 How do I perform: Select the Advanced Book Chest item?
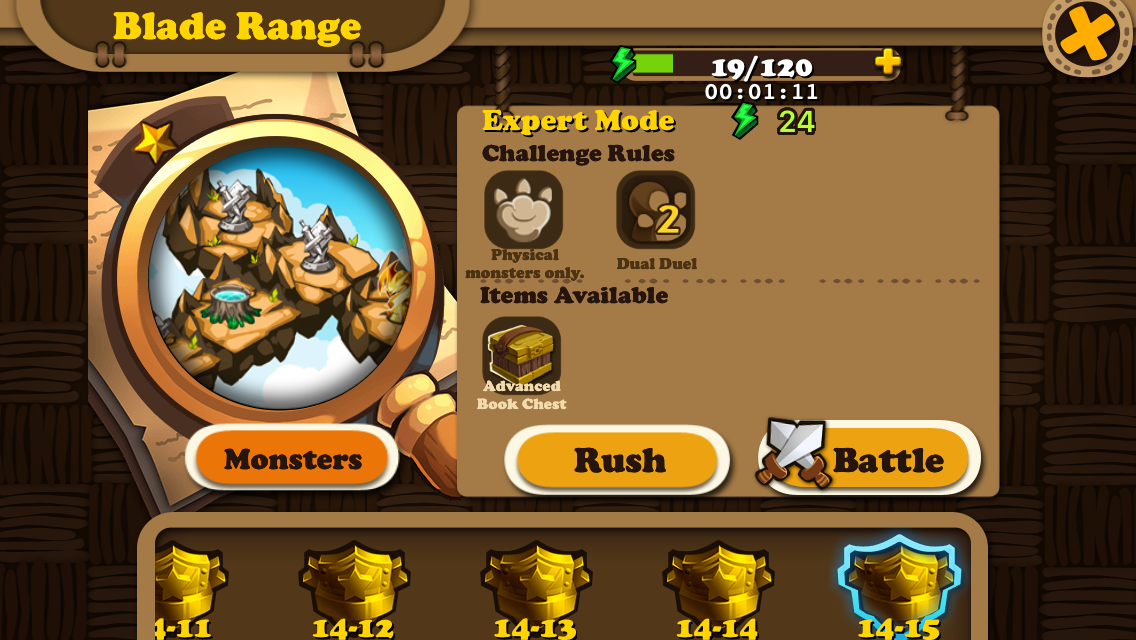(521, 354)
